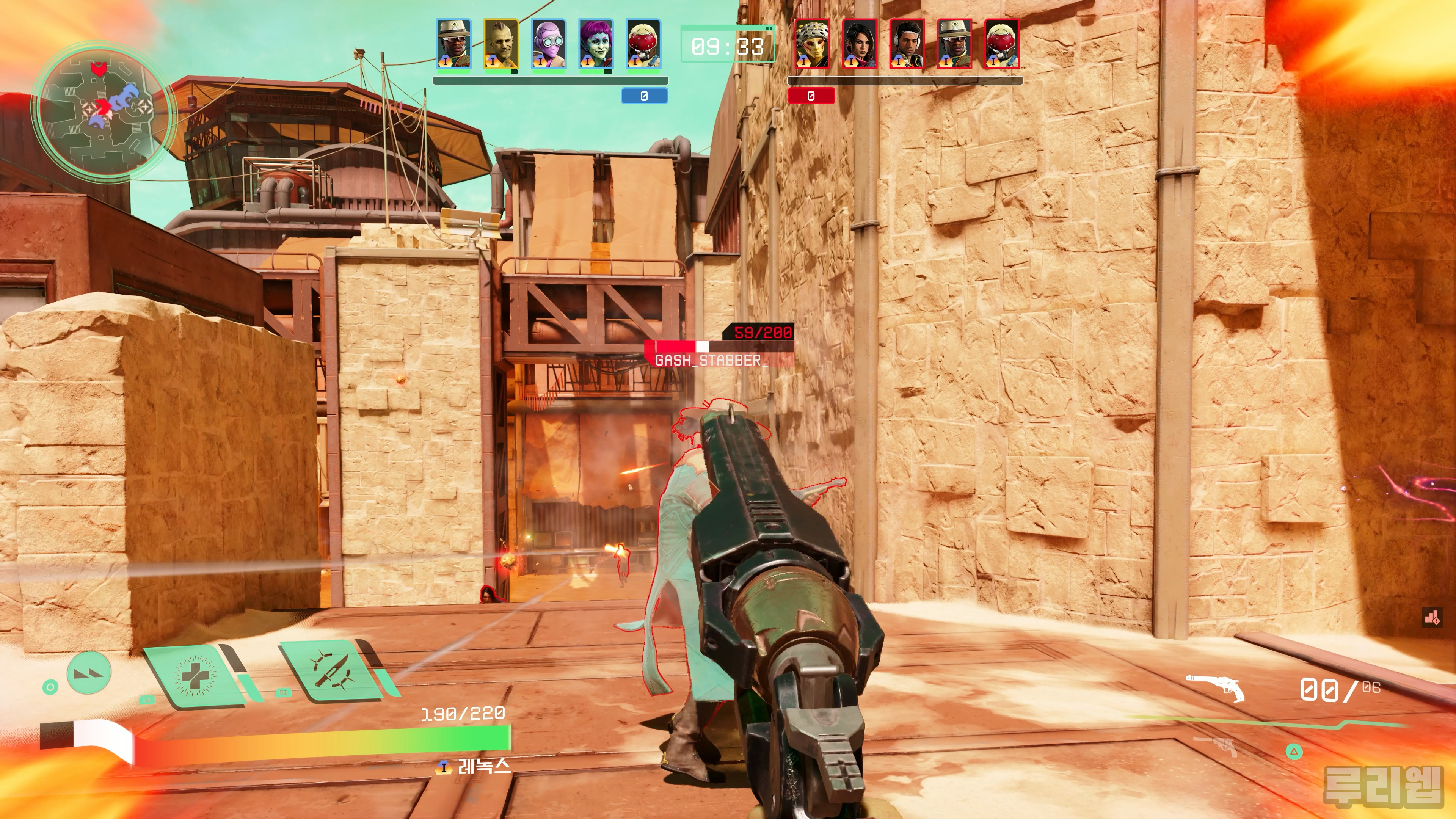Screen dimensions: 1456x819
Task: Click the small bar-chart icon at right edge
Action: pos(1432,617)
